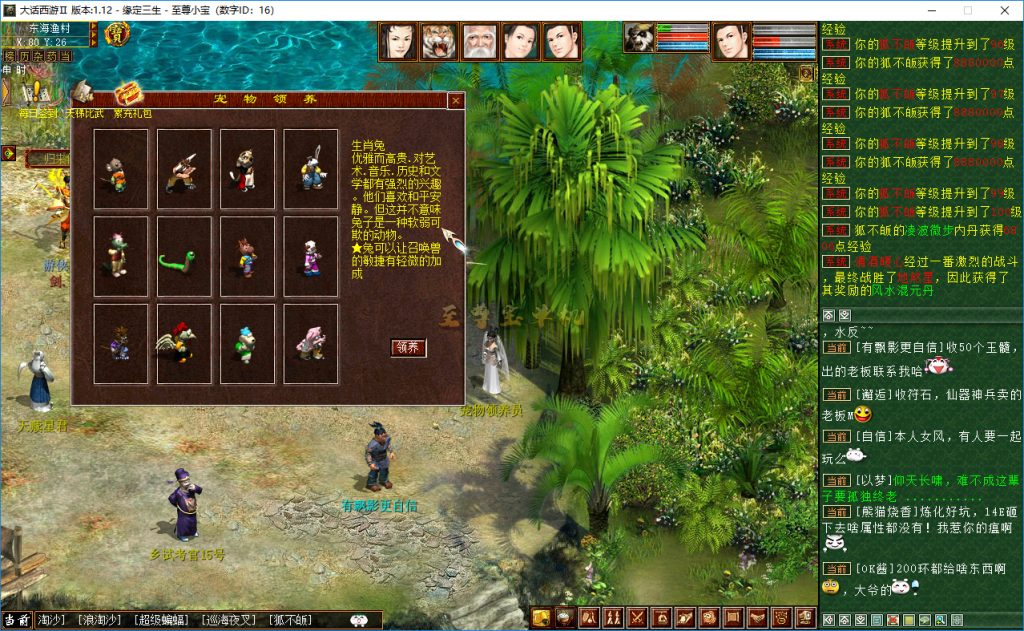Adopt the pet with the 领养 button
This screenshot has height=631, width=1024.
pyautogui.click(x=408, y=348)
